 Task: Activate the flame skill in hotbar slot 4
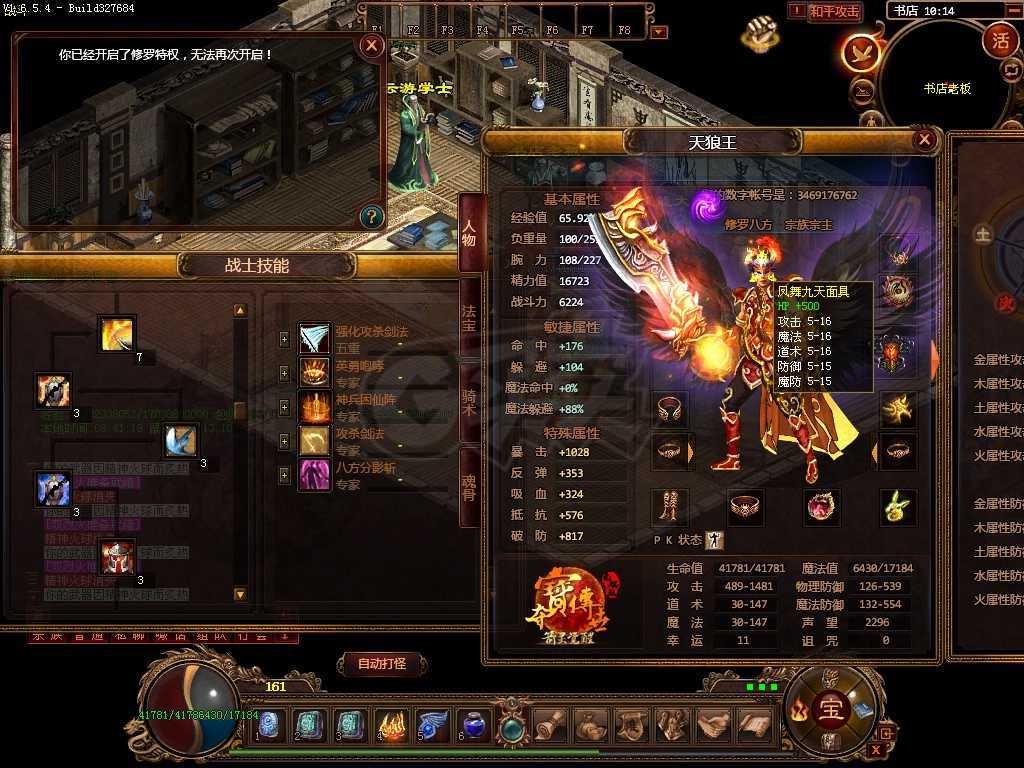[x=390, y=725]
